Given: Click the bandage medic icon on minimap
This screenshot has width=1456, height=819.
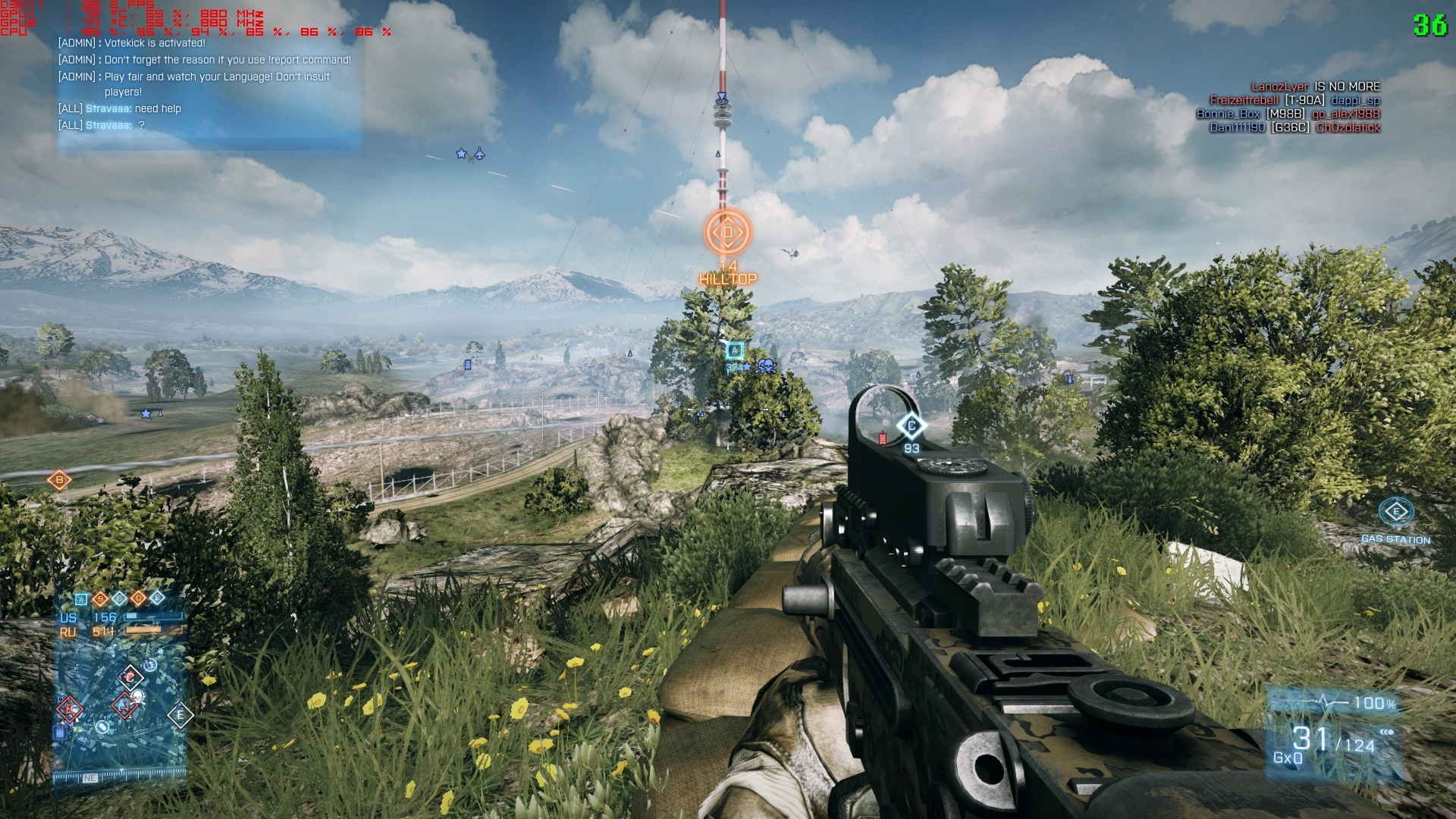Looking at the screenshot, I should (102, 726).
